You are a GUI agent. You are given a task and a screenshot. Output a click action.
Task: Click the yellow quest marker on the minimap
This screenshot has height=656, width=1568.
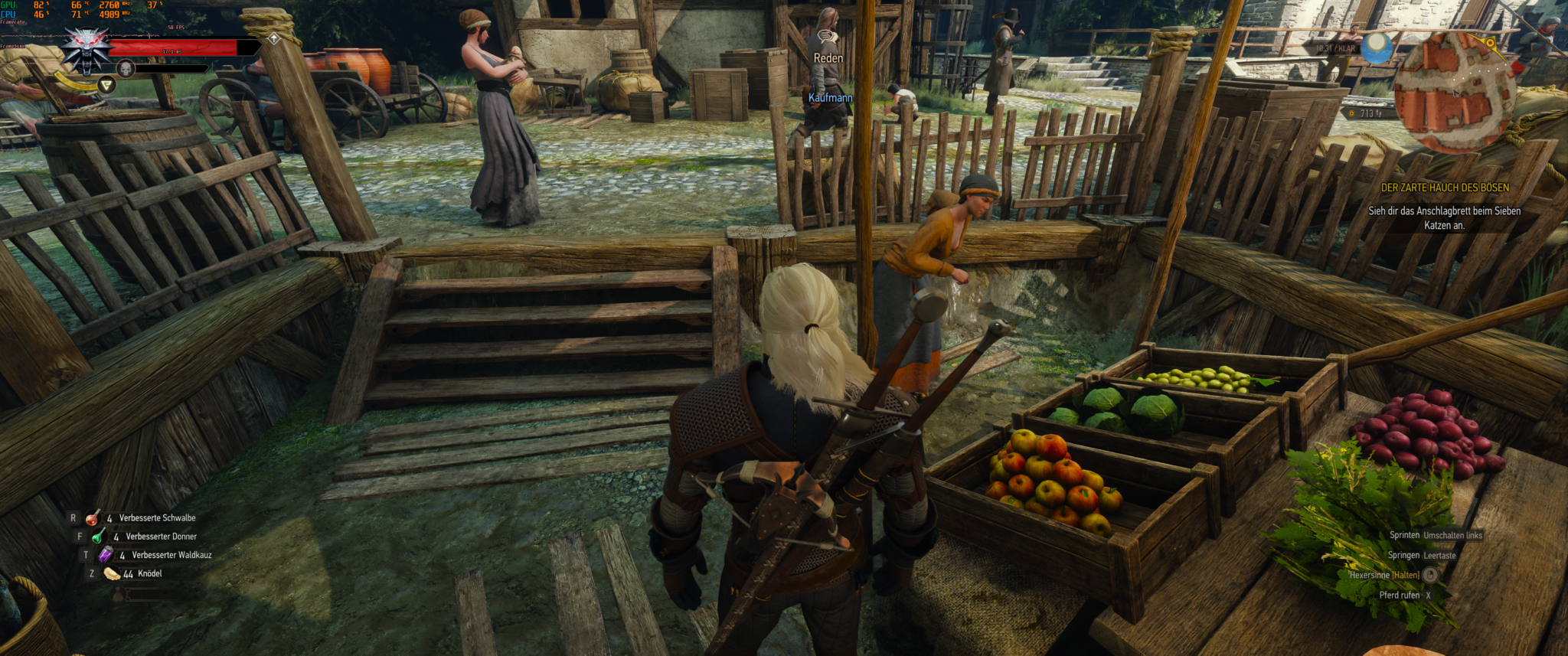pyautogui.click(x=1490, y=44)
